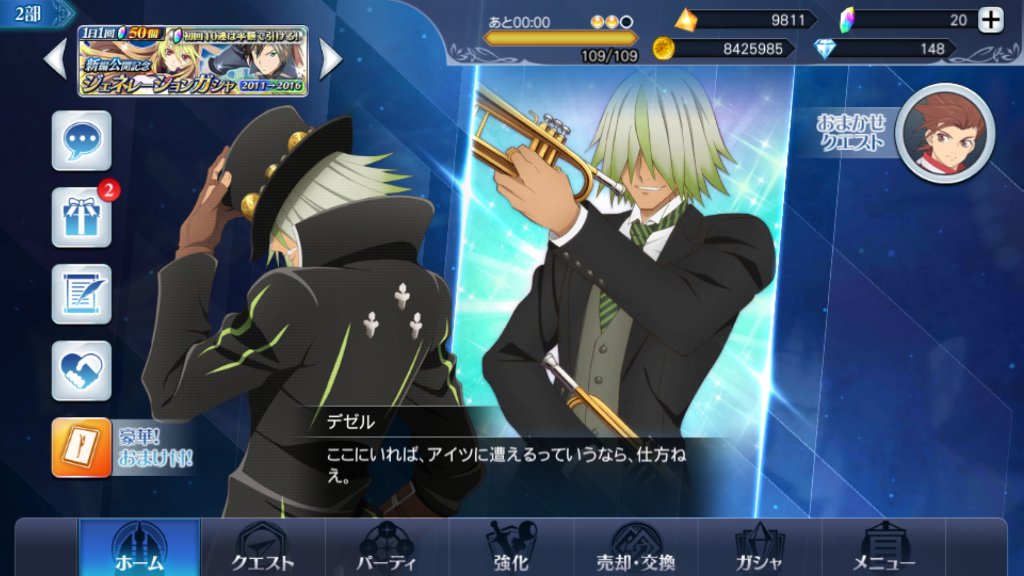Image resolution: width=1024 pixels, height=576 pixels.
Task: Show the next banner with right arrow
Action: pyautogui.click(x=330, y=60)
